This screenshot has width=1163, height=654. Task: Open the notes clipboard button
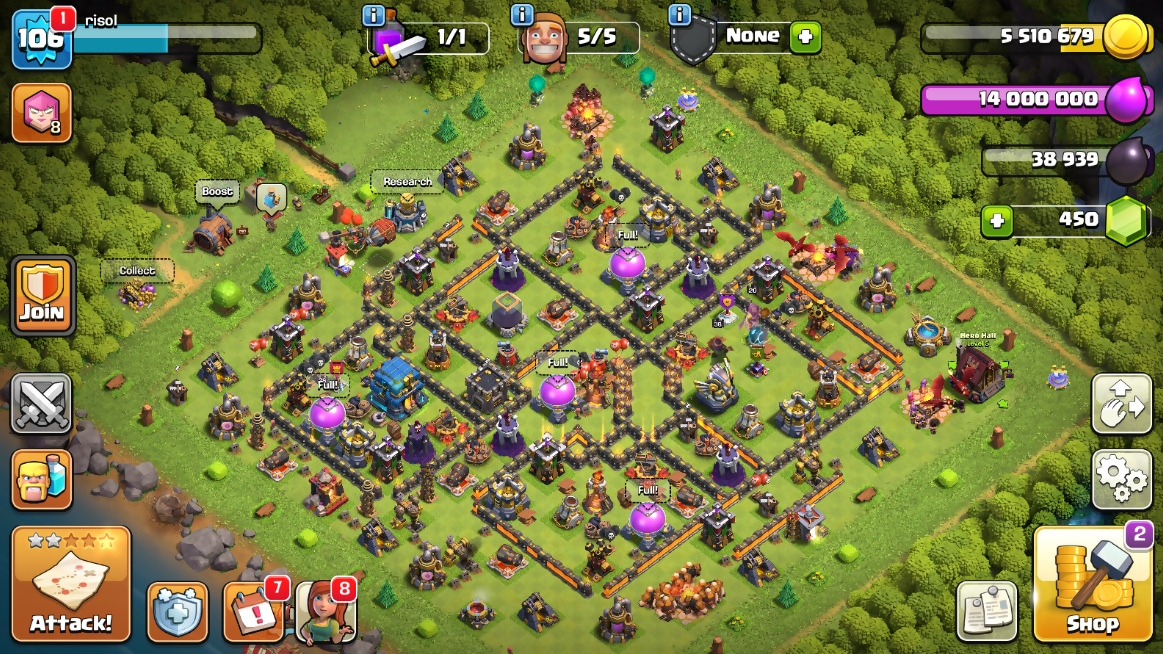click(986, 610)
